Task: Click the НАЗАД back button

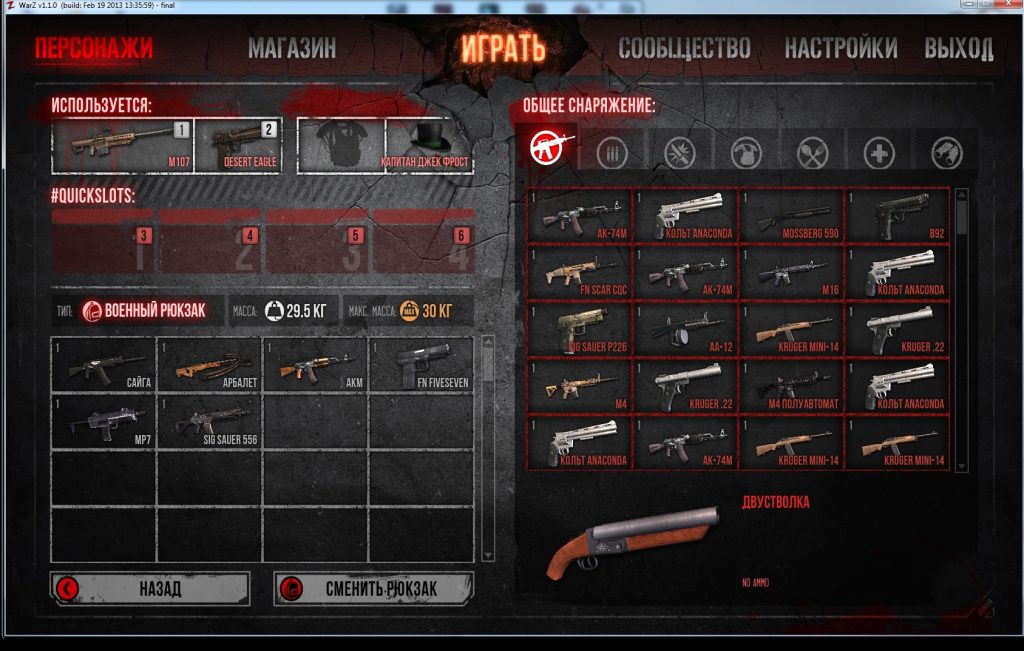Action: click(150, 588)
